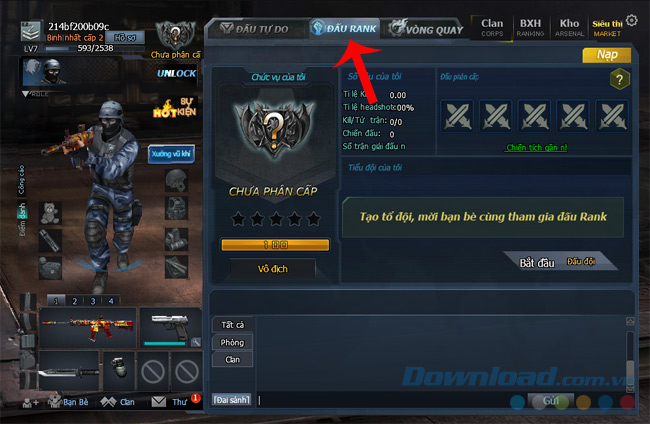Choose the Tất cả chat filter
This screenshot has width=650, height=424.
click(x=231, y=324)
